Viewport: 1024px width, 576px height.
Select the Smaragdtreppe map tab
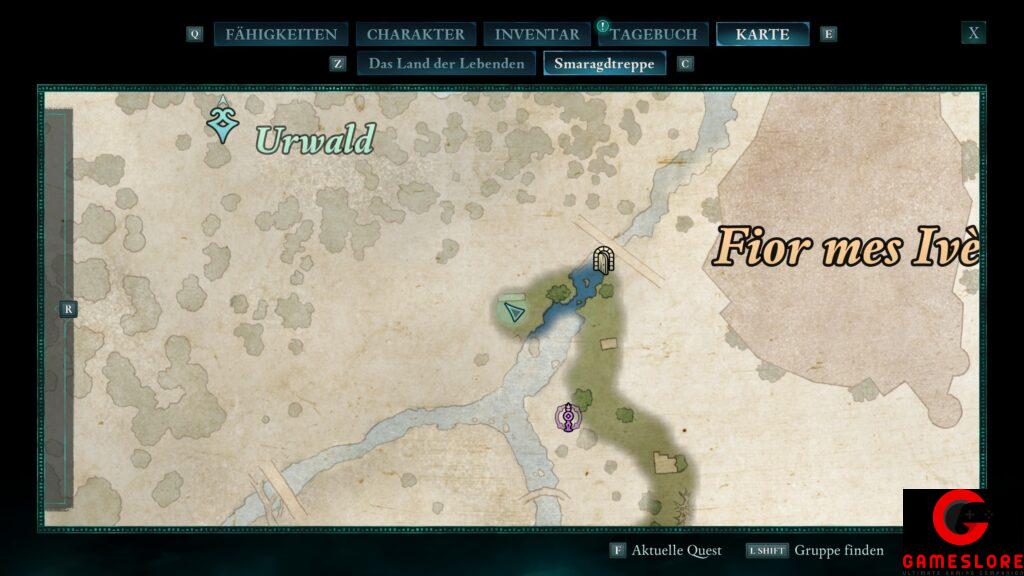point(604,64)
